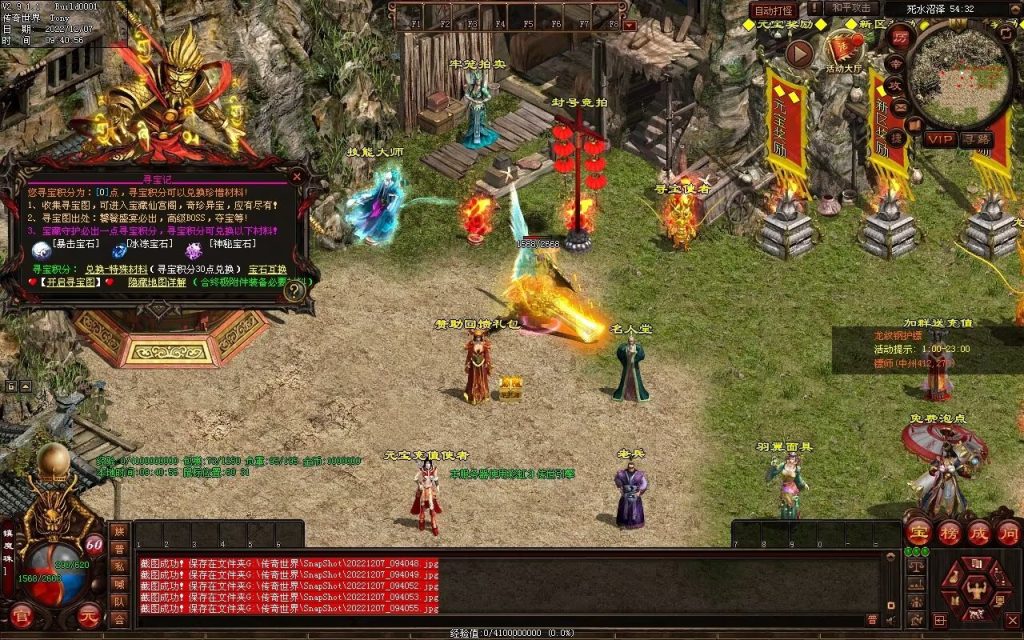Click the round play arrow button
The height and width of the screenshot is (640, 1024).
(799, 53)
